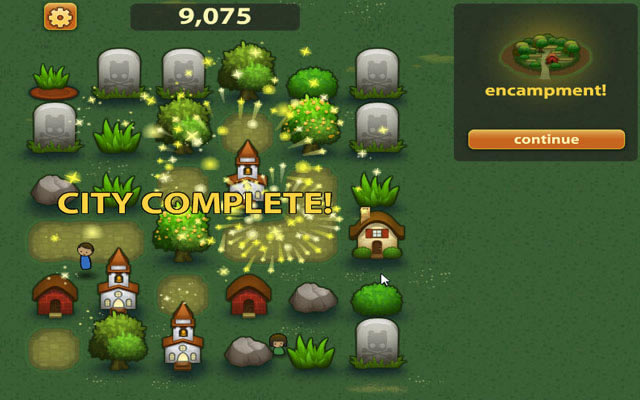Continue past the encampment message
The image size is (640, 400).
click(546, 139)
